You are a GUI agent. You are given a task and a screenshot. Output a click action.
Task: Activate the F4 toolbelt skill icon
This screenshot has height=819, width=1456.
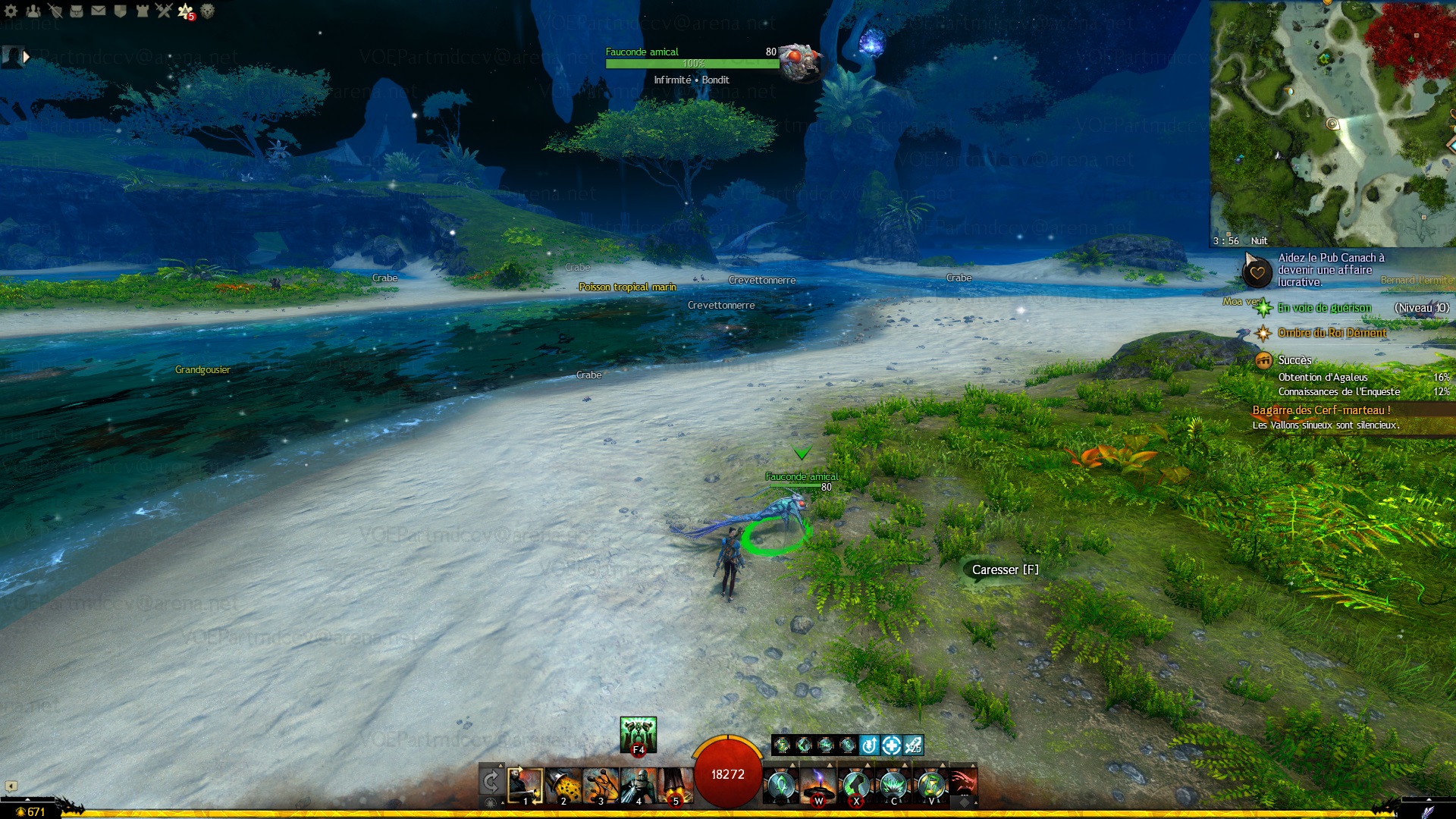click(638, 734)
